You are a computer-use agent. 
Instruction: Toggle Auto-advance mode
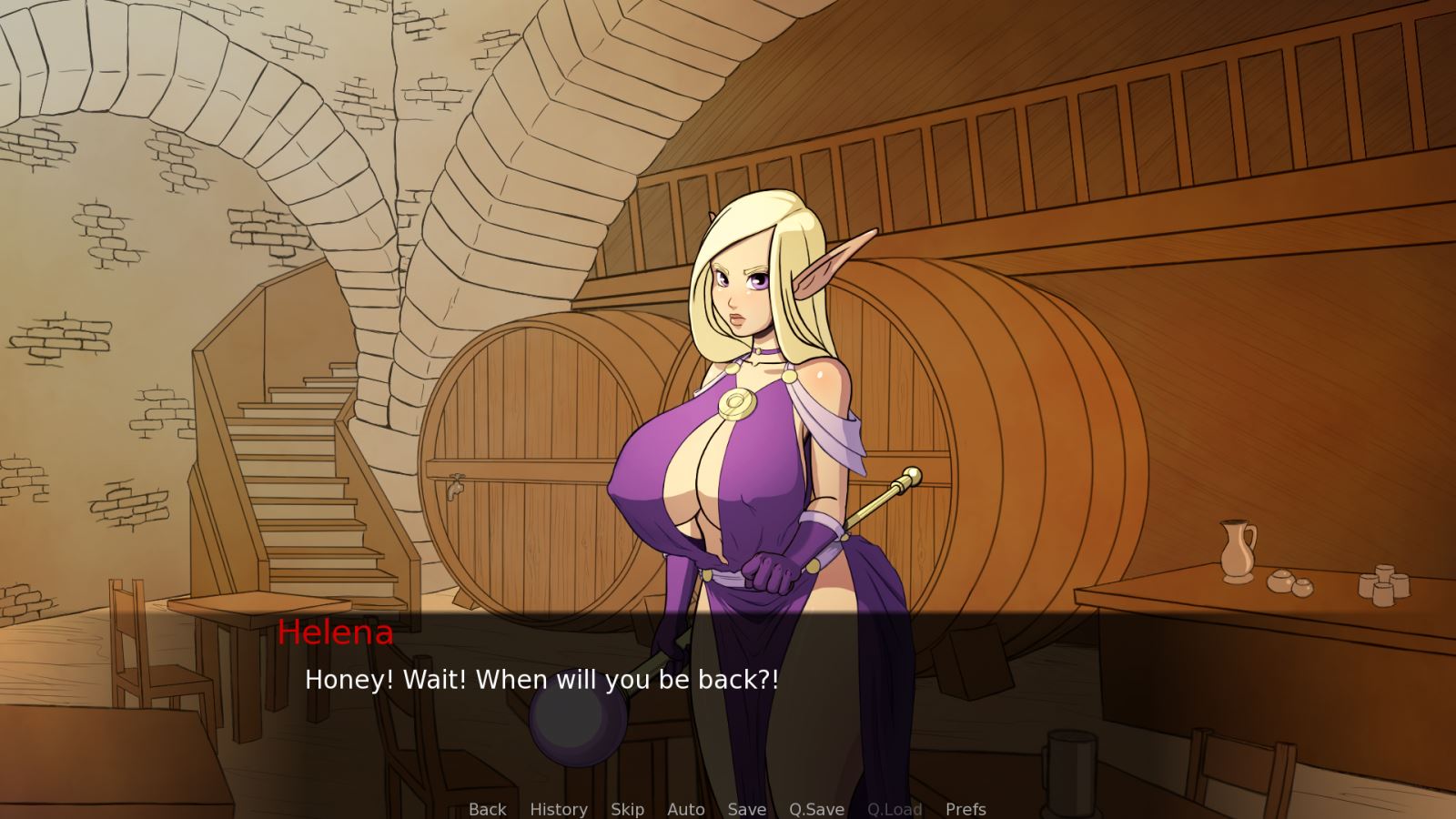[685, 809]
